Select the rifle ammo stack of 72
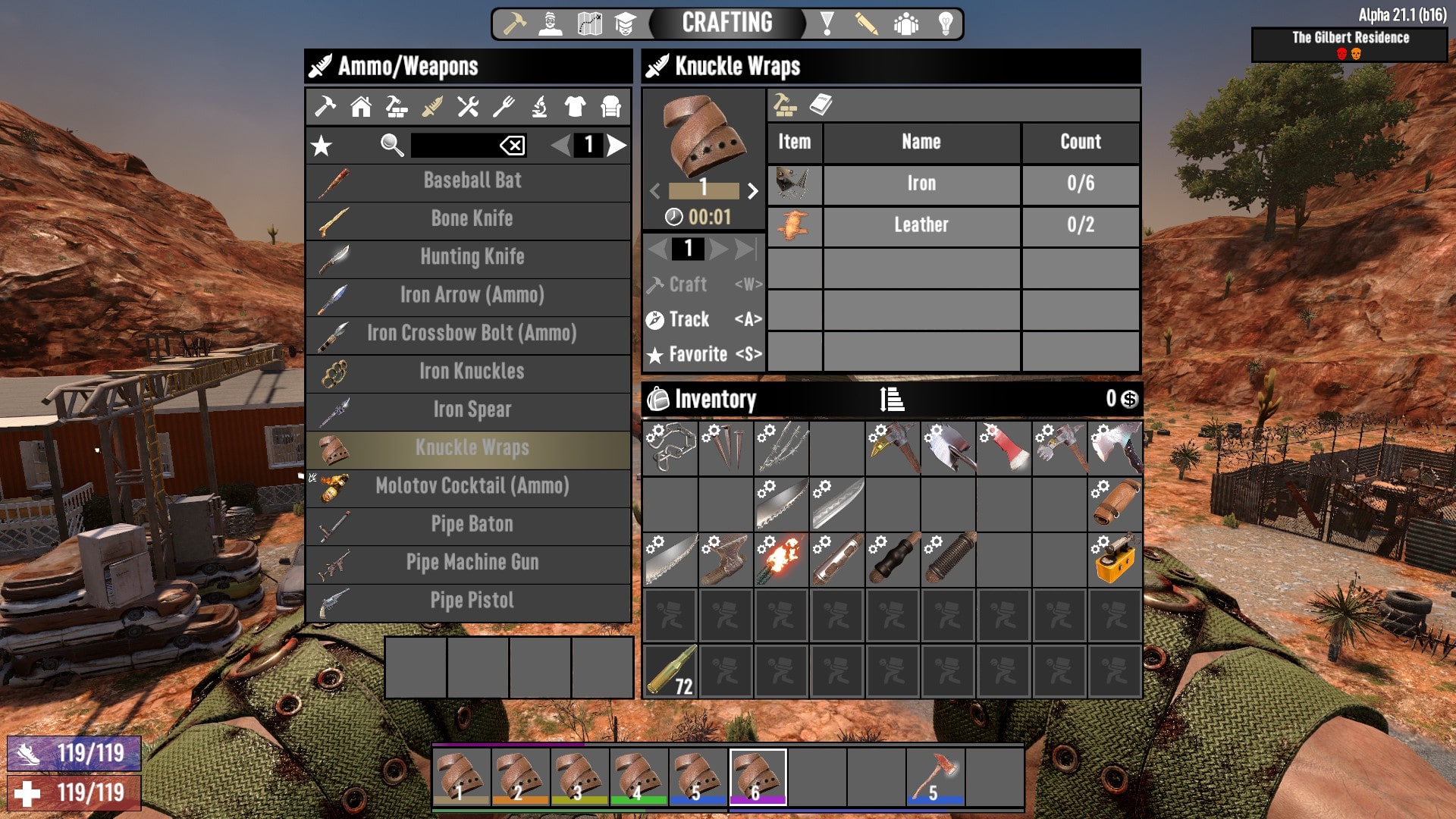 [x=670, y=670]
